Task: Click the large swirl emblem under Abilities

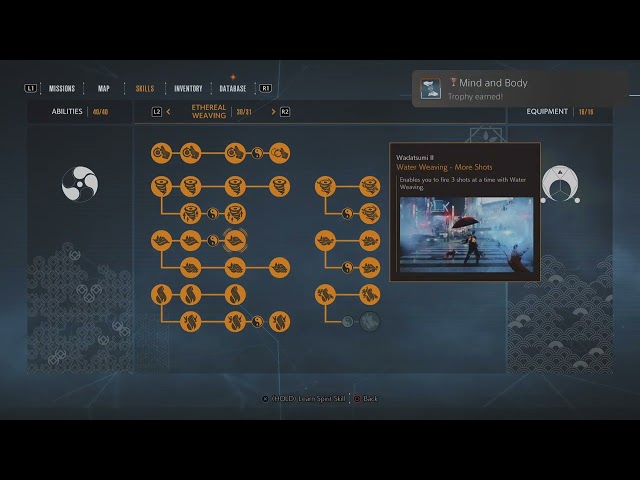Action: pyautogui.click(x=79, y=183)
